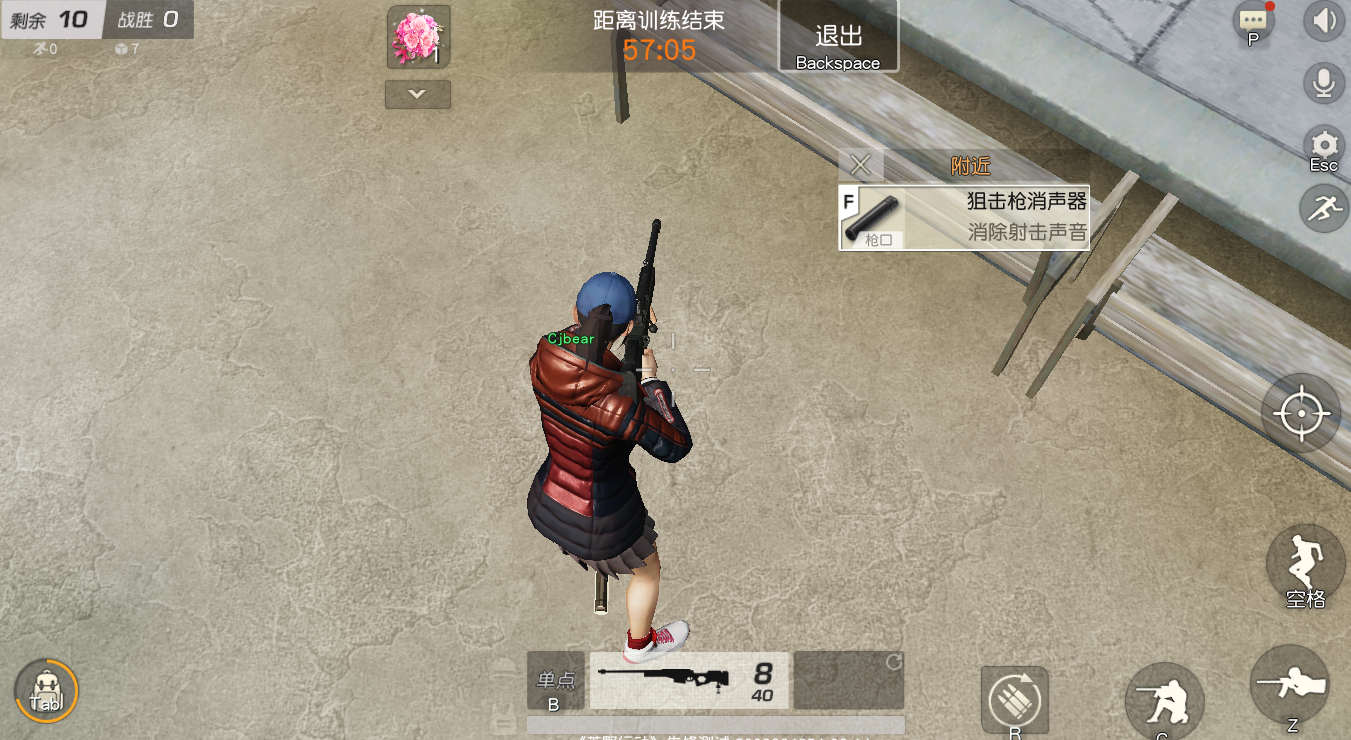1351x740 pixels.
Task: Select the equipped sniper rifle weapon slot
Action: [x=688, y=679]
